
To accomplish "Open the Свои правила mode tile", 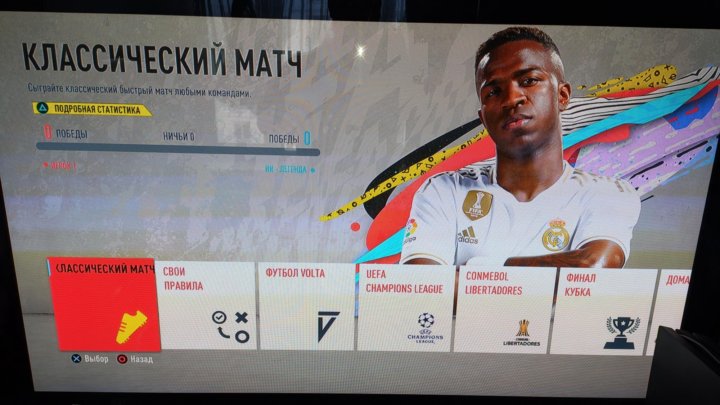I will (x=207, y=307).
